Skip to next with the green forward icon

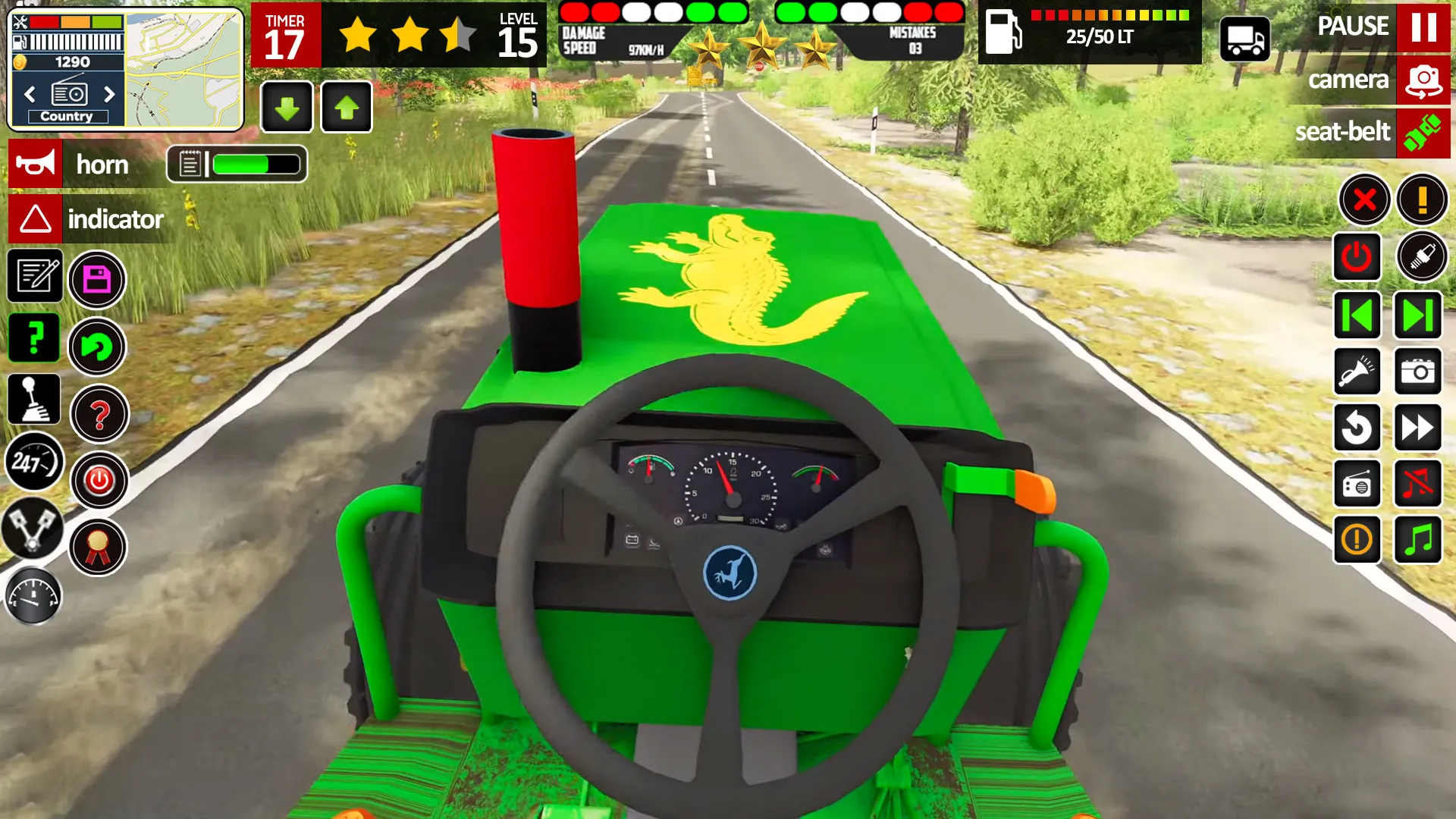[x=1417, y=315]
